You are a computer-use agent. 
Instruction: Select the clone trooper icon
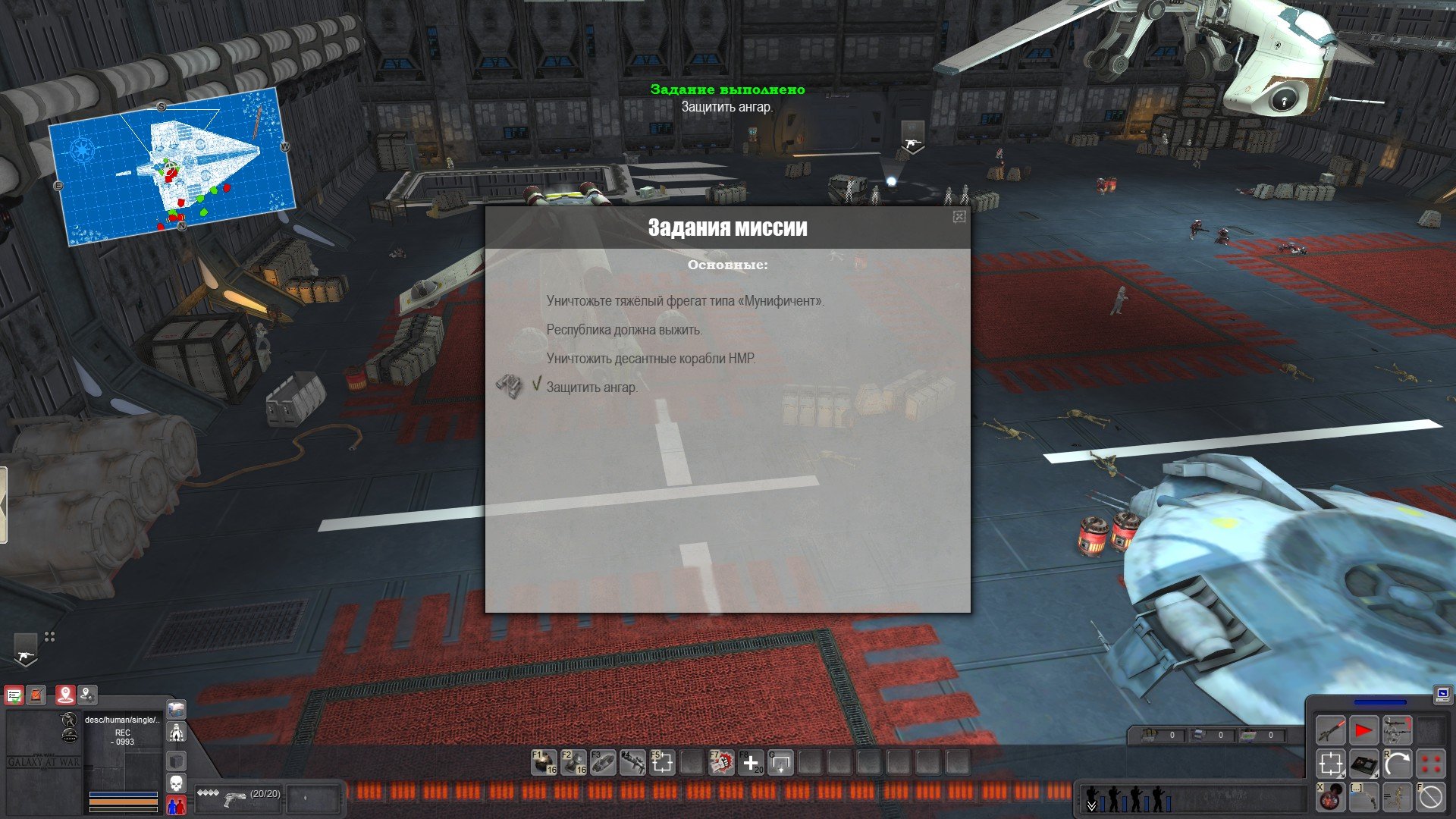pyautogui.click(x=176, y=733)
